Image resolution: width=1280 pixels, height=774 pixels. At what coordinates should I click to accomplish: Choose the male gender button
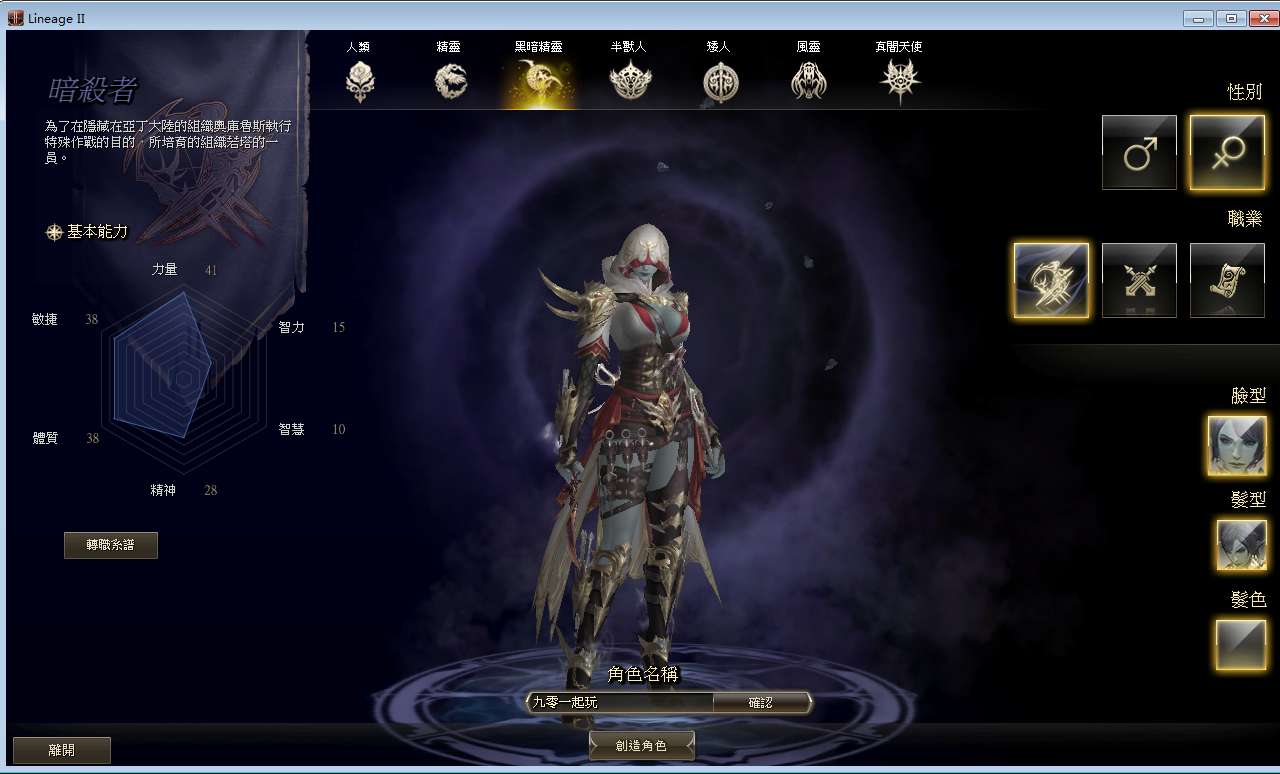point(1139,152)
